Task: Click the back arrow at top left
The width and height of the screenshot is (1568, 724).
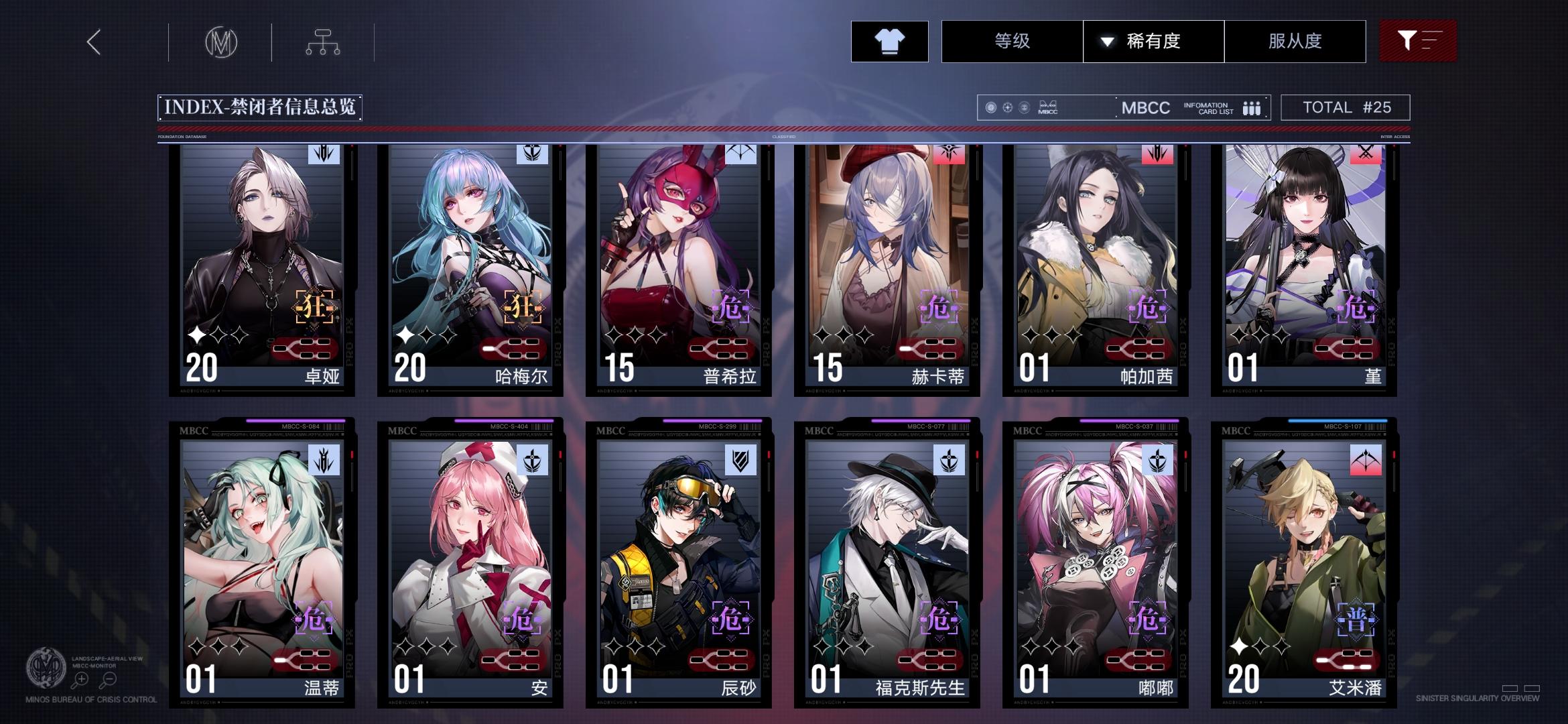Action: [93, 42]
